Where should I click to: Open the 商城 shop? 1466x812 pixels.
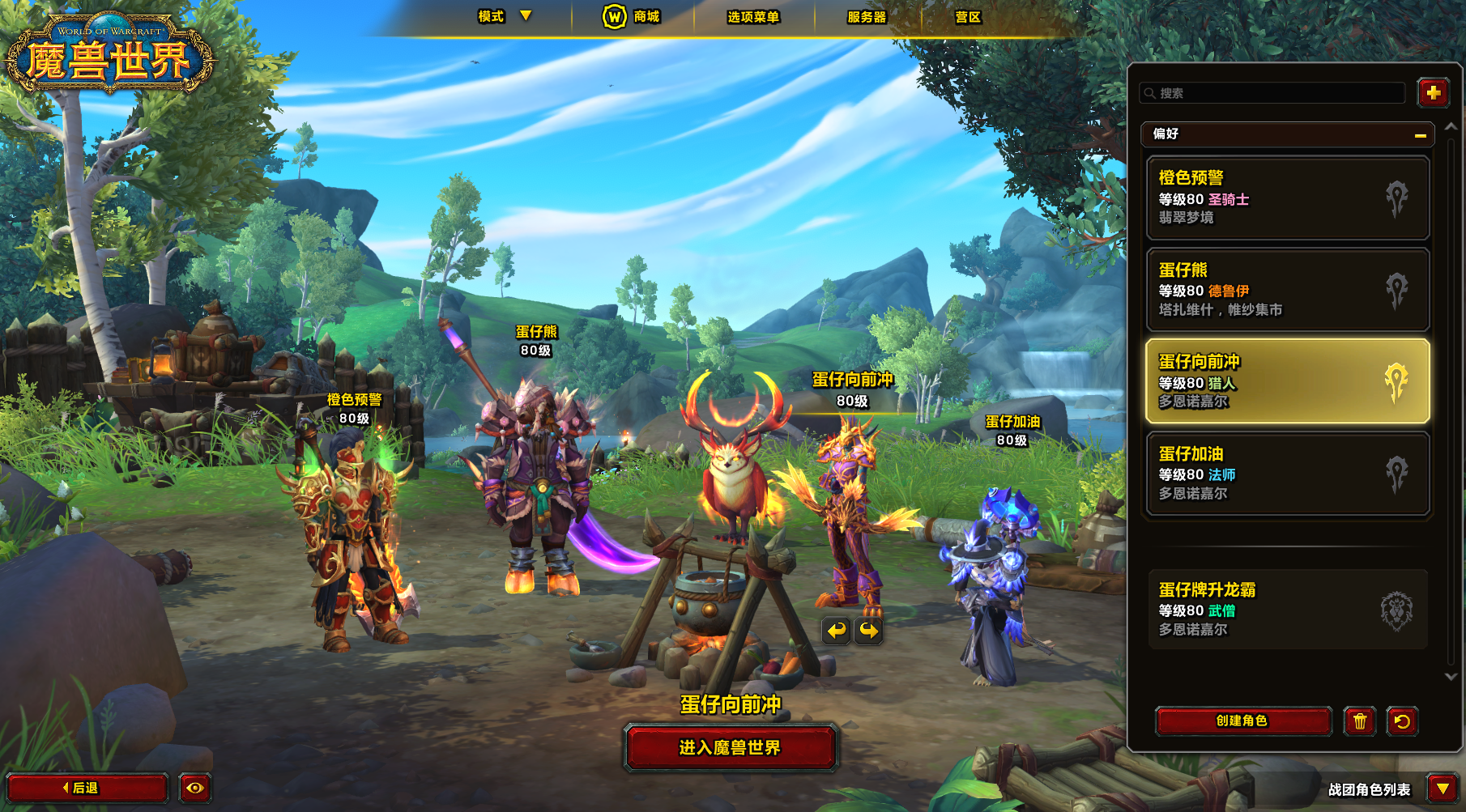pos(632,16)
